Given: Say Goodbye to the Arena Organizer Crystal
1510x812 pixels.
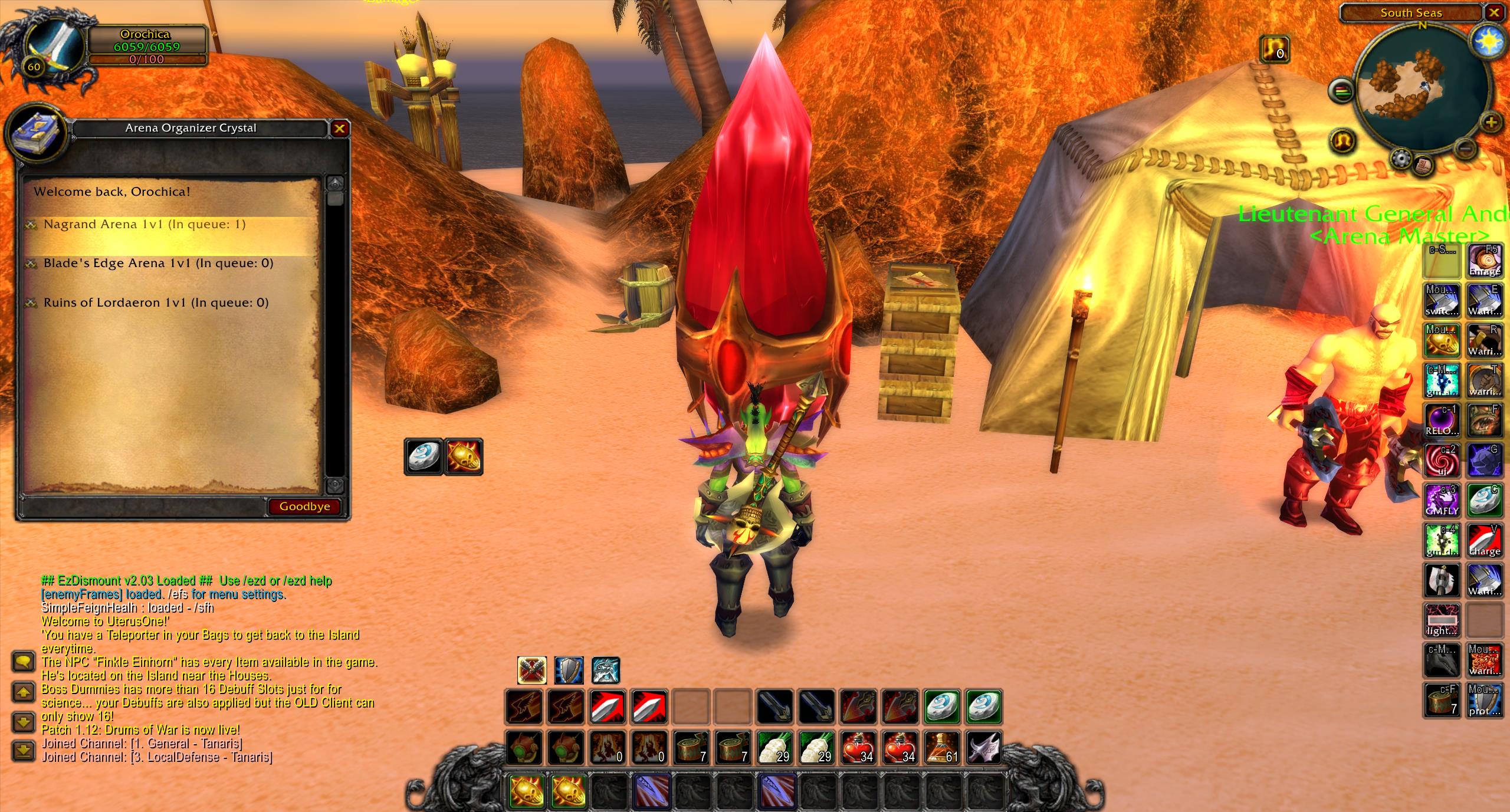Looking at the screenshot, I should click(304, 507).
